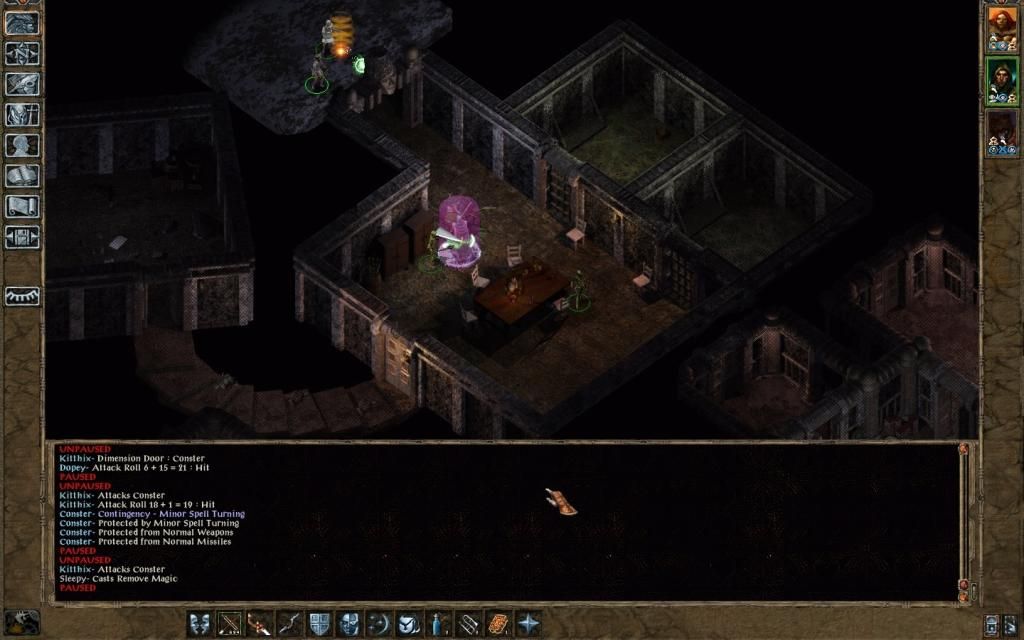Open the priest scroll screen

[x=22, y=207]
